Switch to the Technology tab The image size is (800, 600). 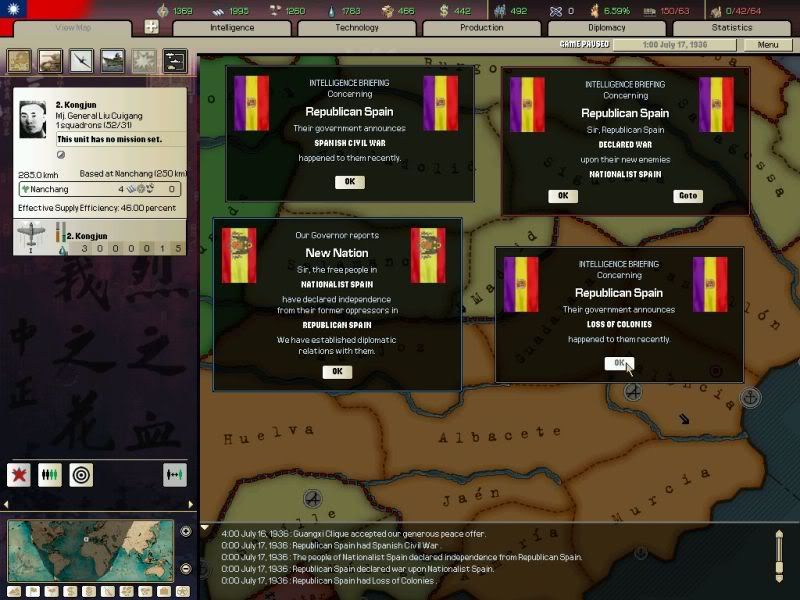click(x=357, y=28)
